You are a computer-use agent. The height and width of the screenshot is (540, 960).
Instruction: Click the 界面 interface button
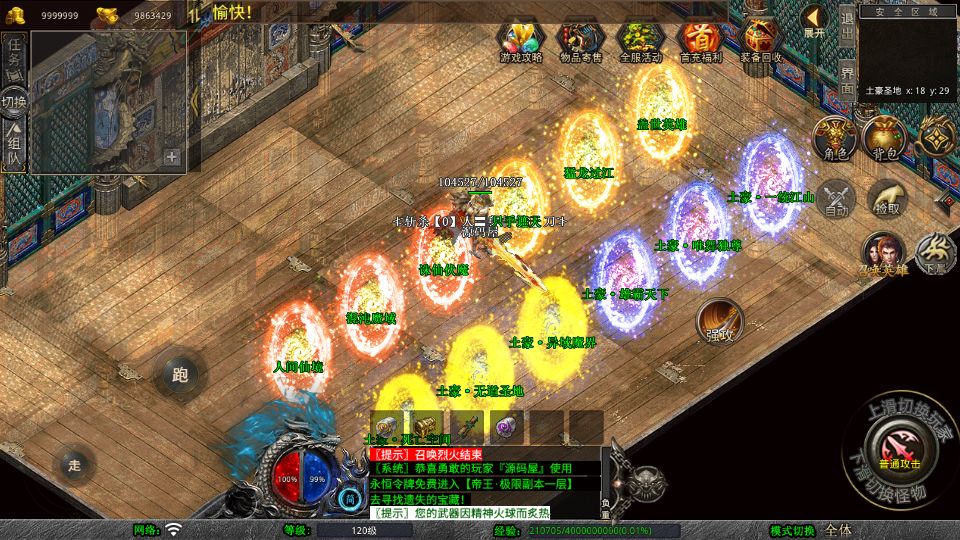[x=846, y=81]
